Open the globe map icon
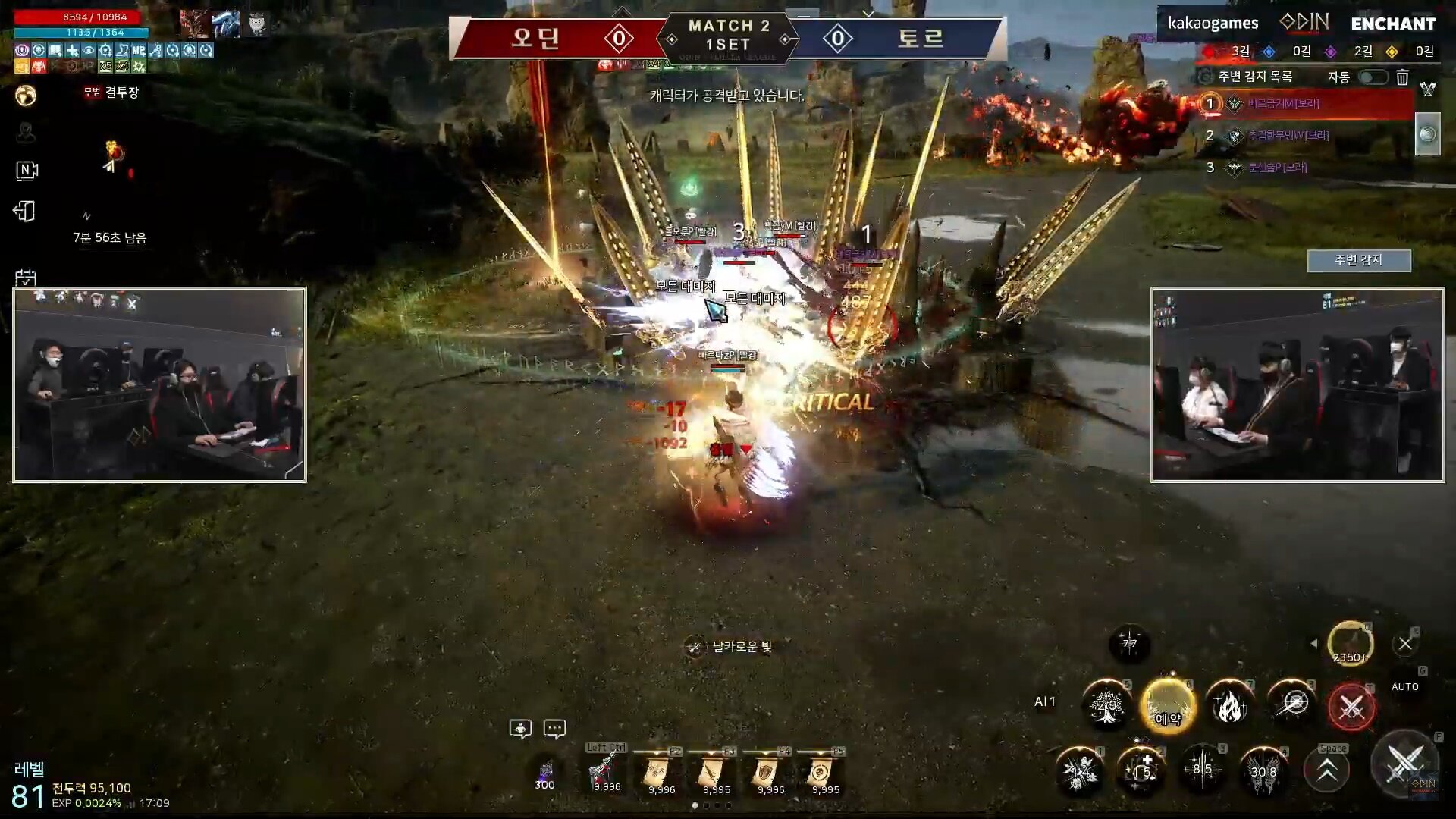Image resolution: width=1456 pixels, height=819 pixels. coord(26,96)
